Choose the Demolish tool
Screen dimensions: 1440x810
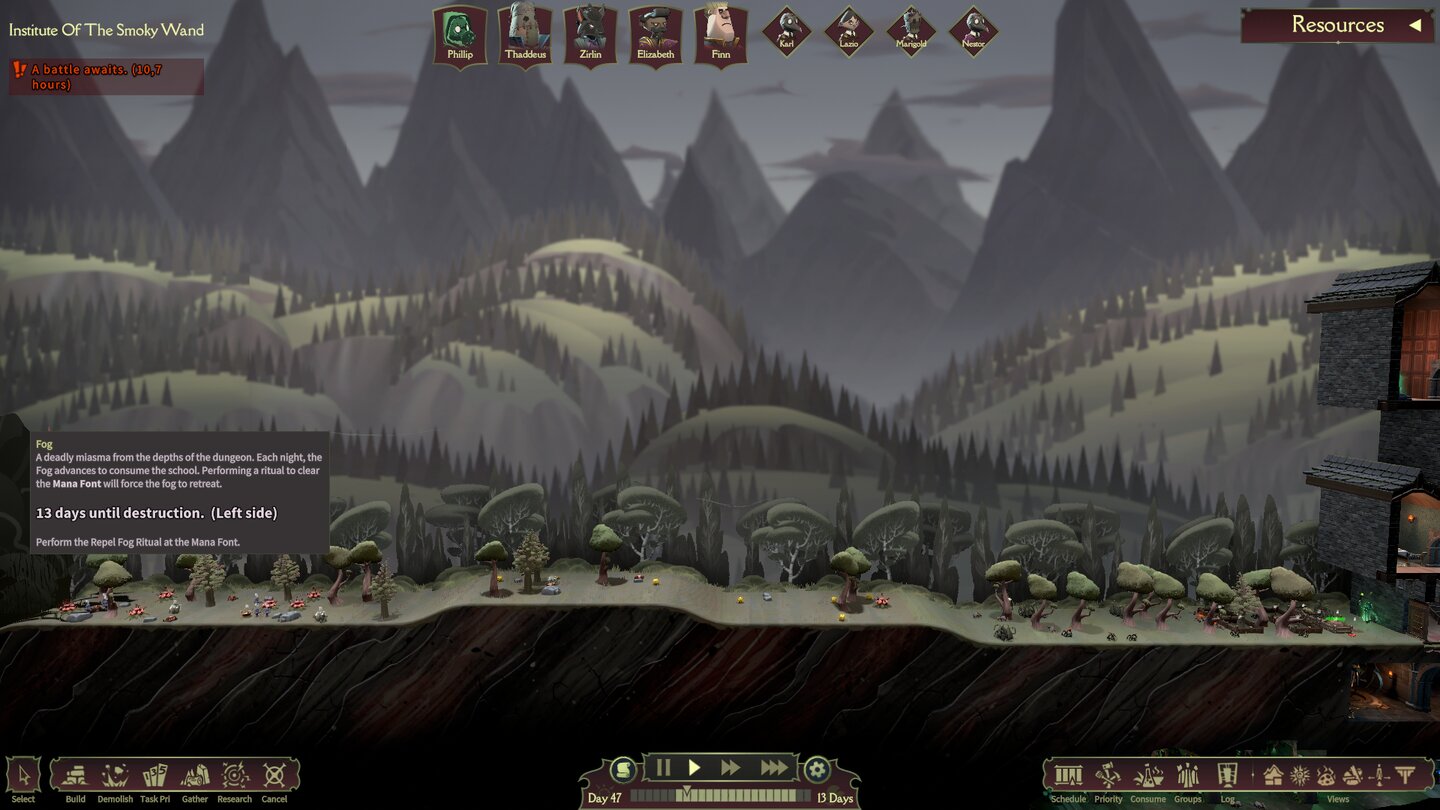115,776
